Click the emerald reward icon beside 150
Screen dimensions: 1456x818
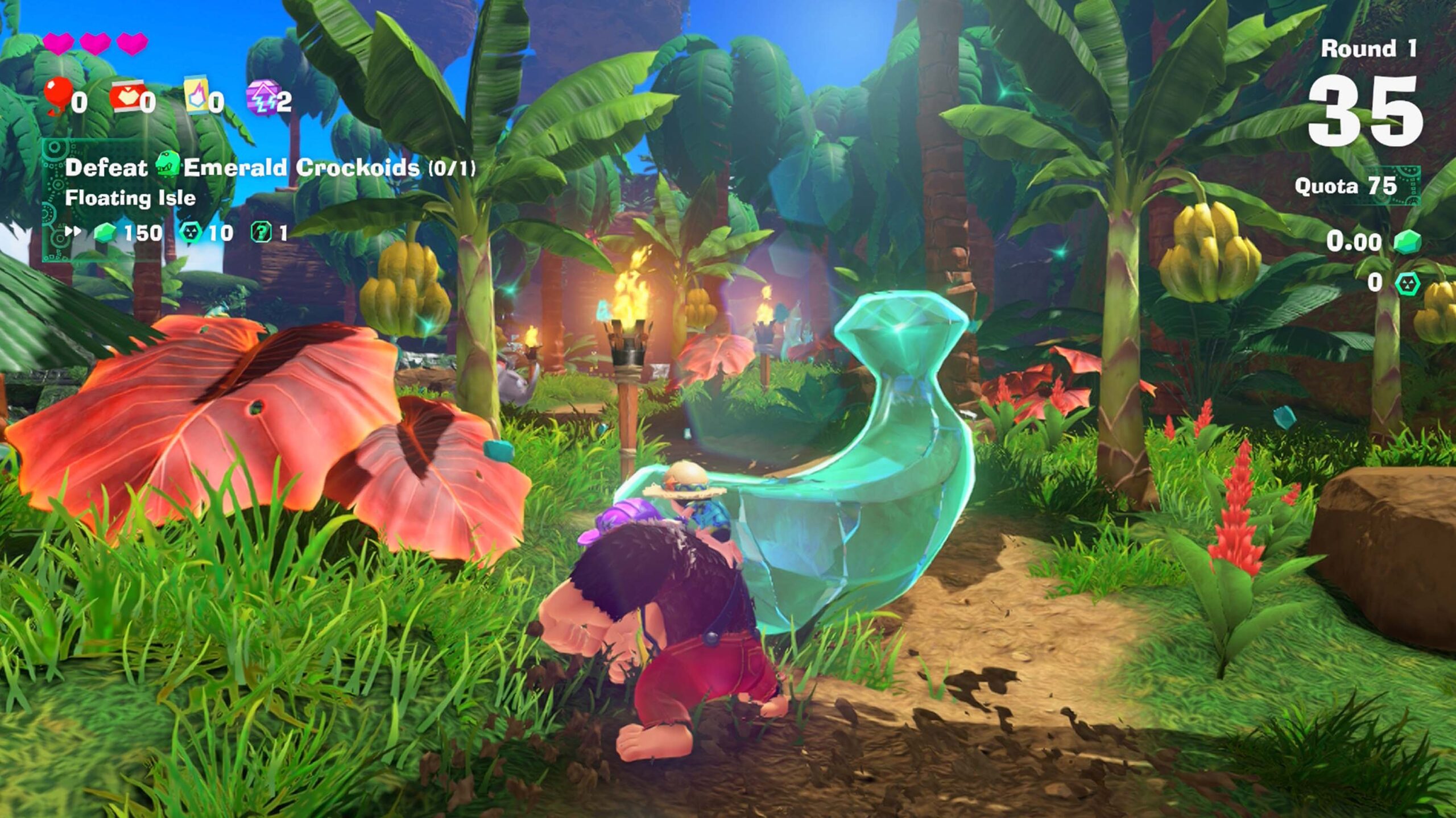tap(105, 232)
